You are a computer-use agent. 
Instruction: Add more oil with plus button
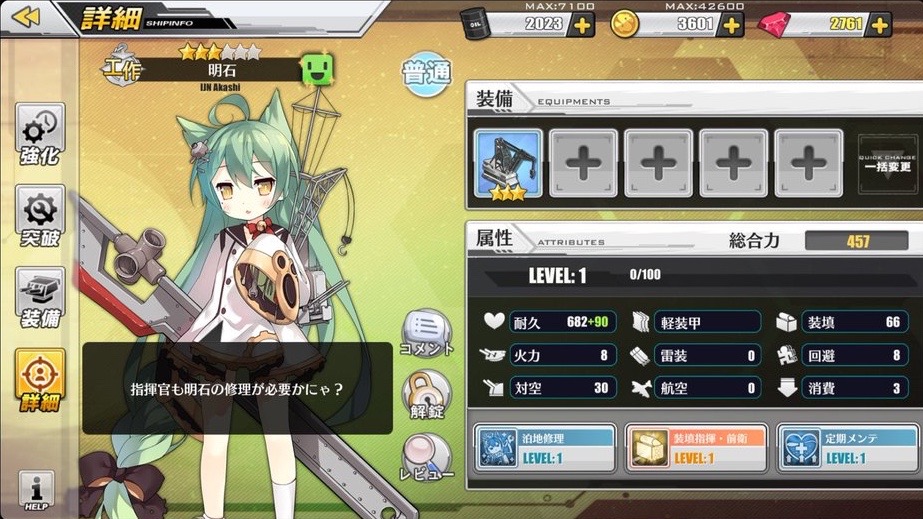tap(582, 24)
